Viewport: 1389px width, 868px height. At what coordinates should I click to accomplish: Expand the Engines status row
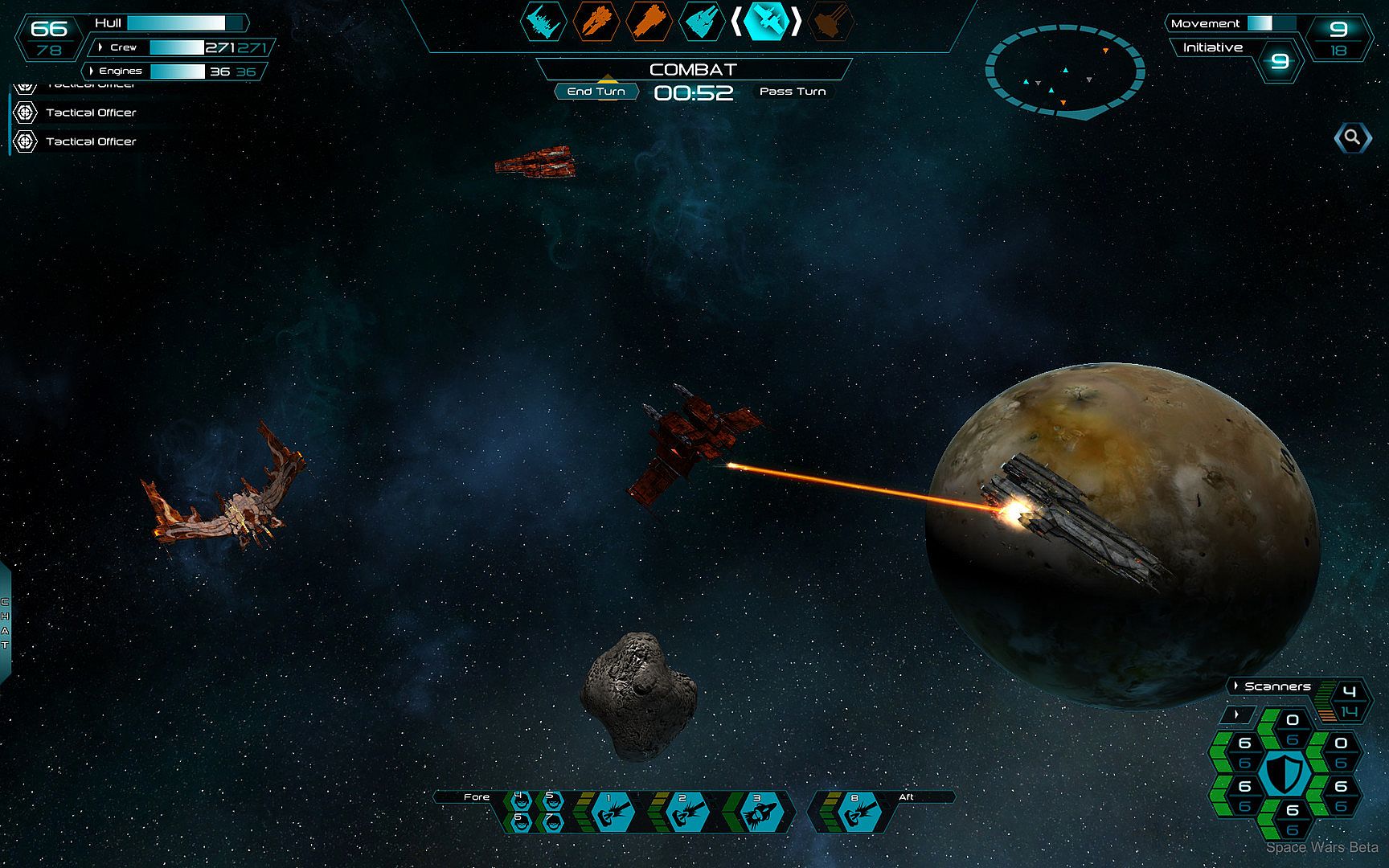pos(92,71)
